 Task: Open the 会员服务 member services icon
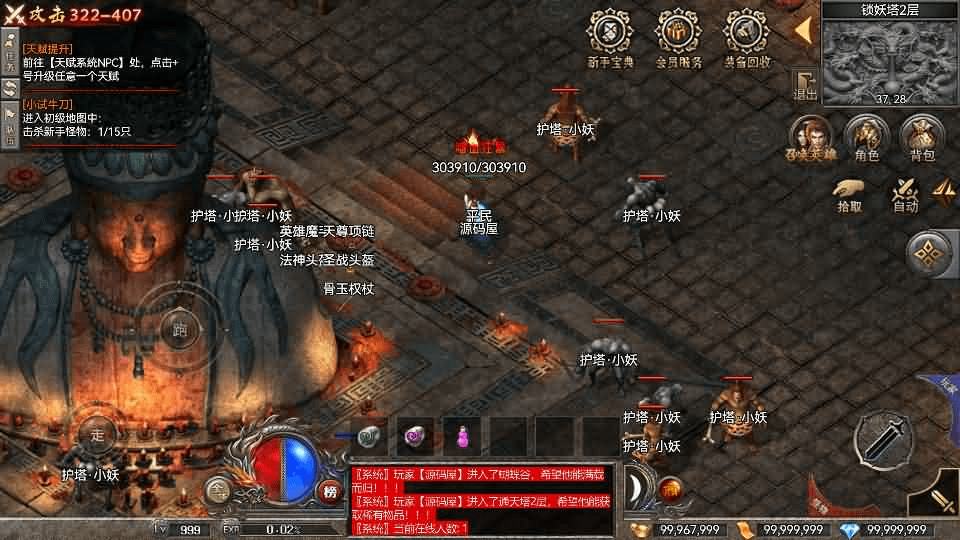click(x=678, y=36)
